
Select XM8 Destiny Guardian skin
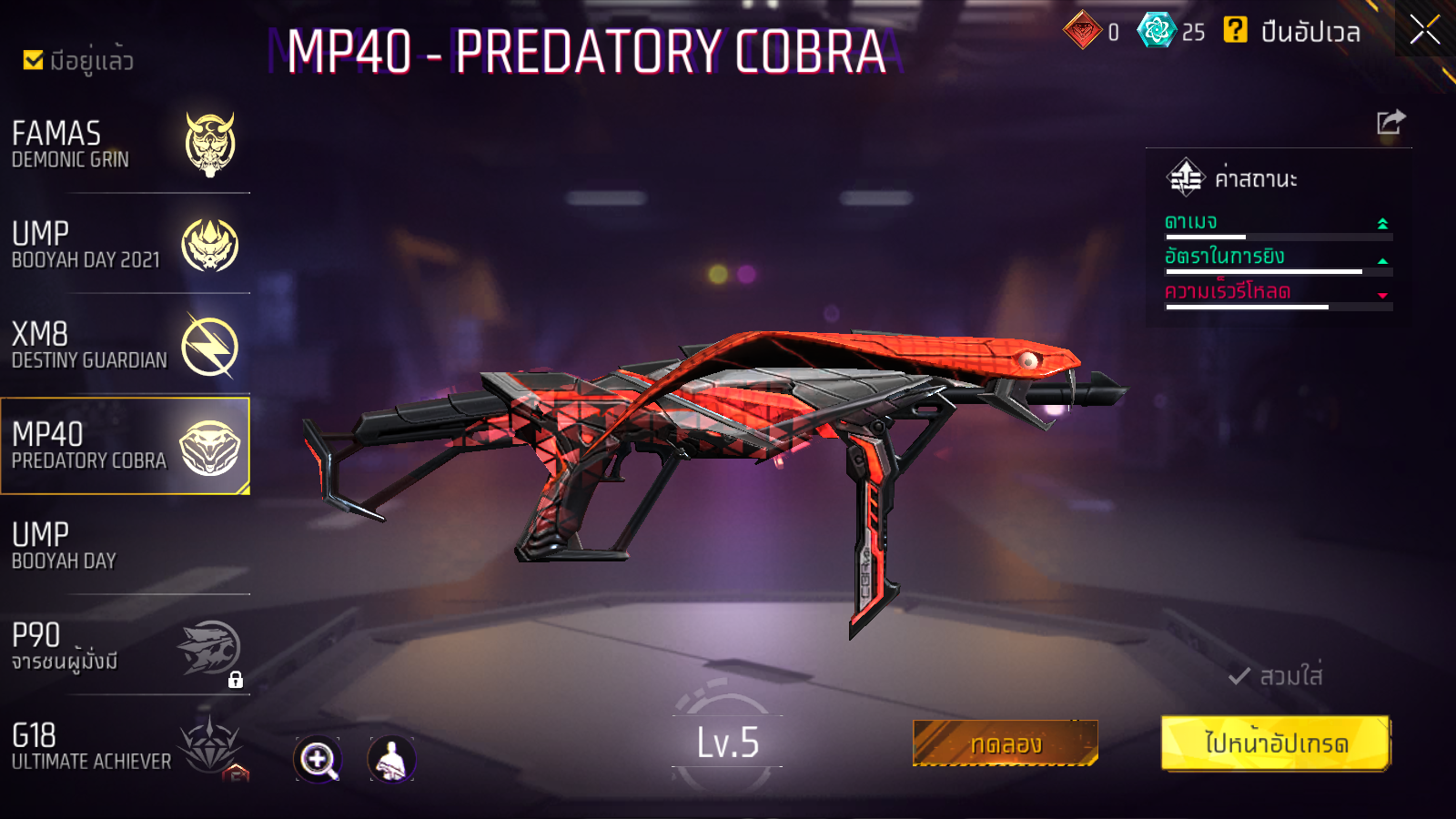[125, 346]
